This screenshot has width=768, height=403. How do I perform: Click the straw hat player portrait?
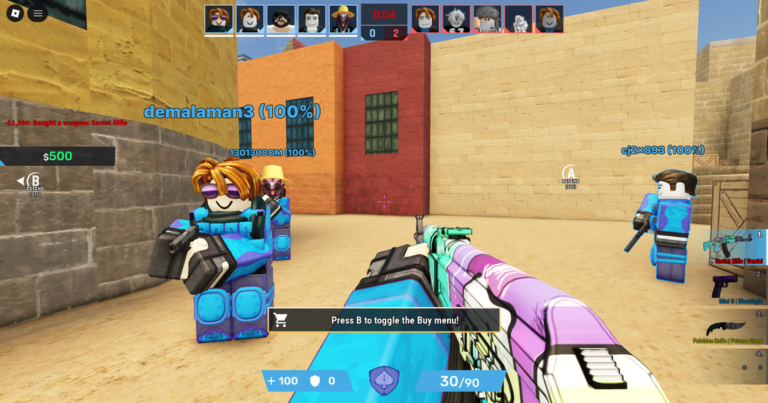tap(343, 19)
